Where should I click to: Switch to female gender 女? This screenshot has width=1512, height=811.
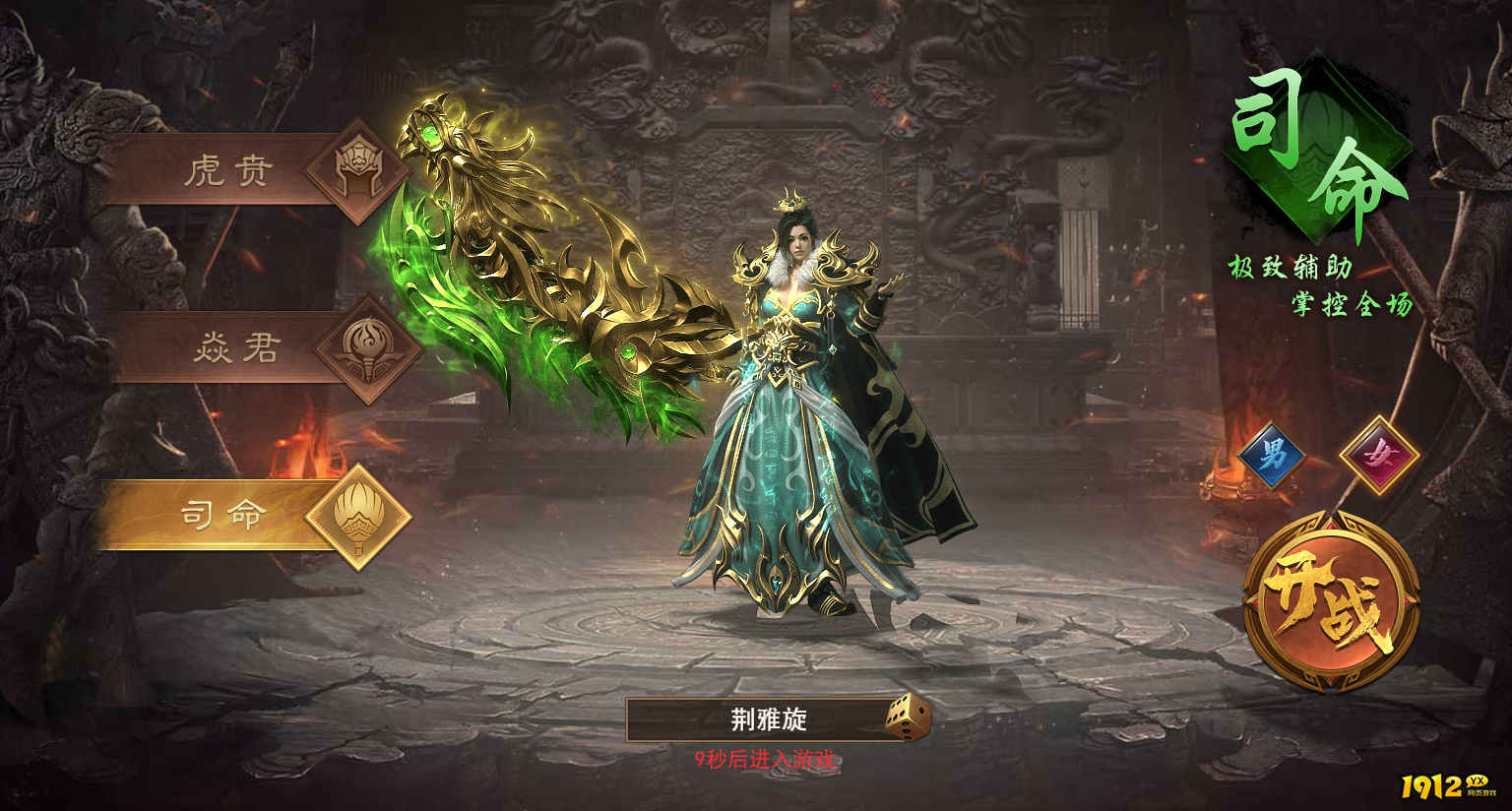pos(1380,456)
